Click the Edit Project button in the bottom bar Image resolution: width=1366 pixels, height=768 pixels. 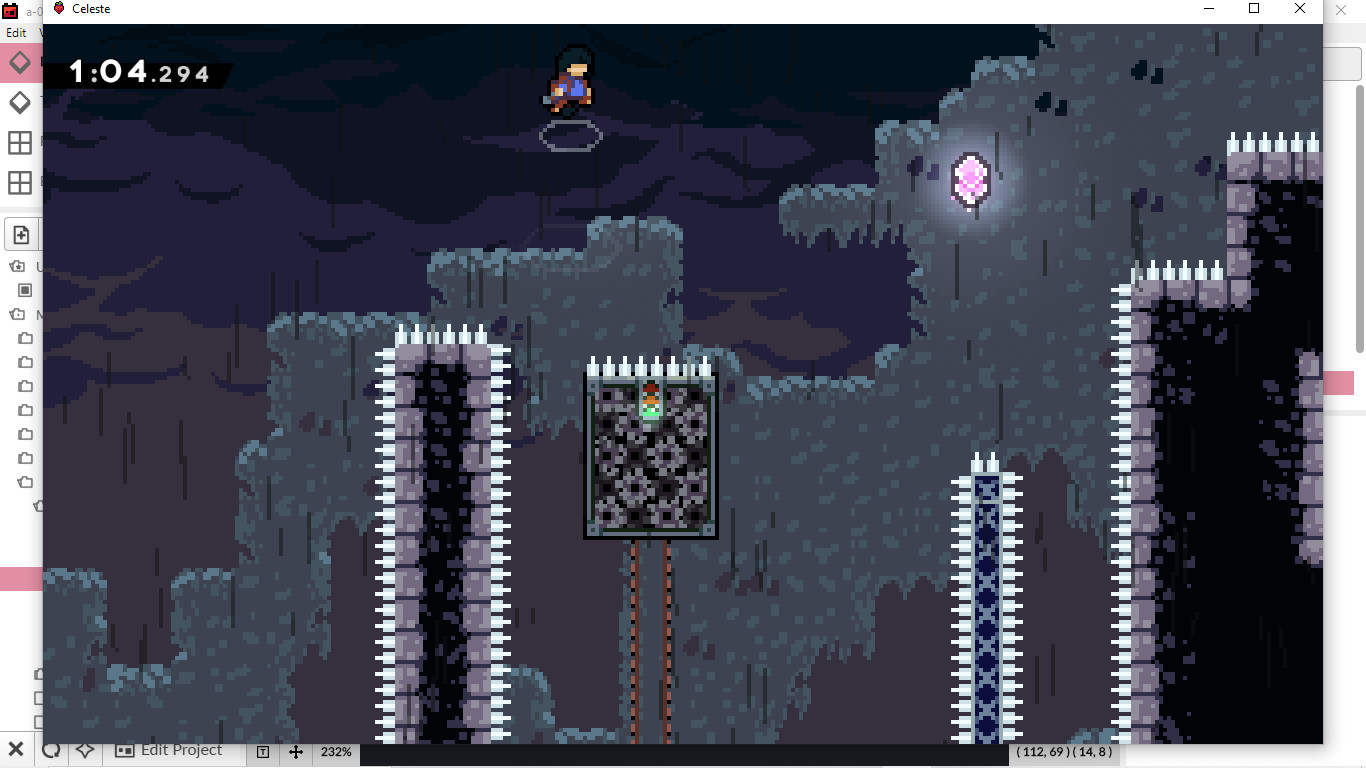tap(172, 750)
